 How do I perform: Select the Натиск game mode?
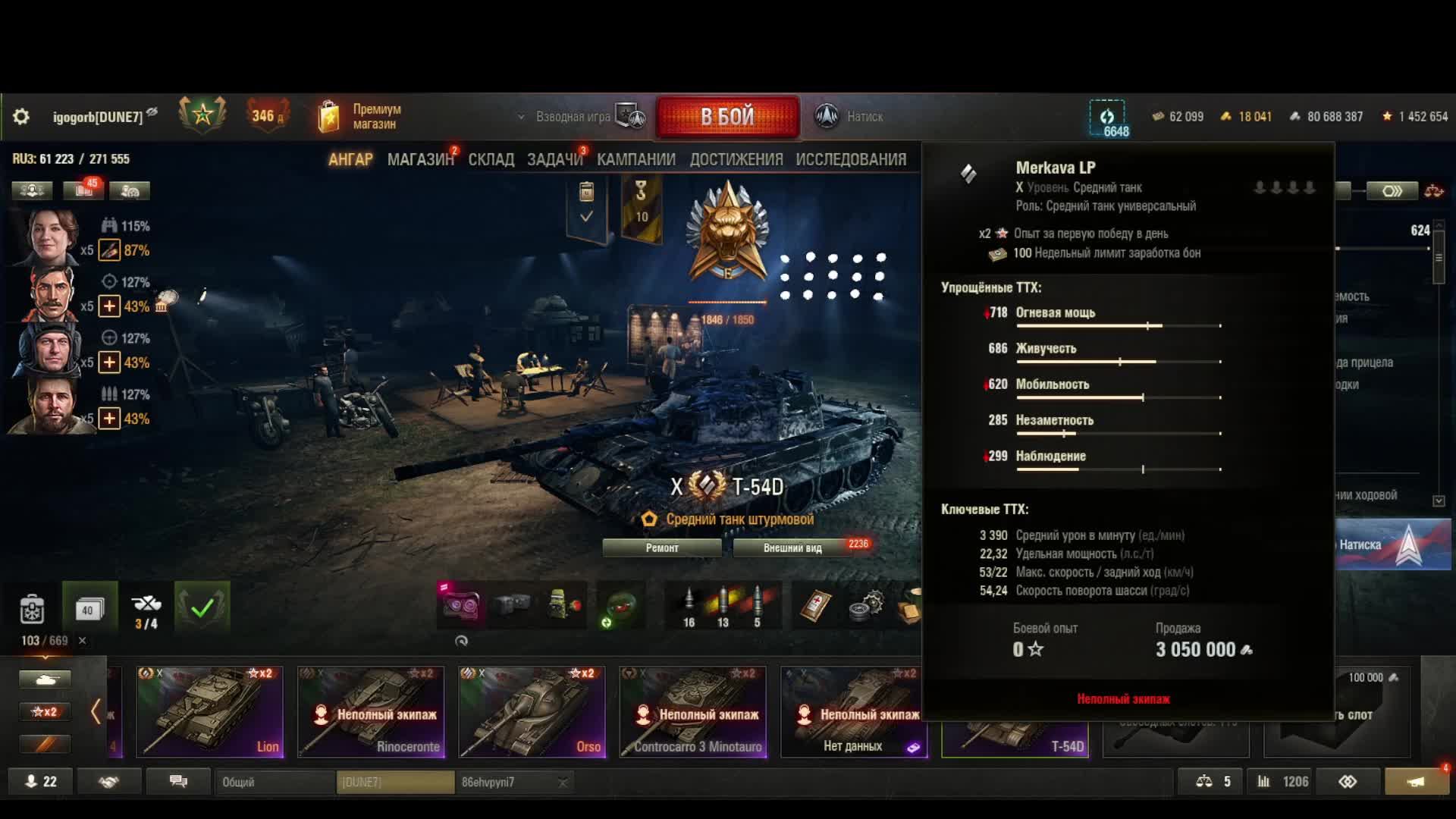tap(849, 117)
